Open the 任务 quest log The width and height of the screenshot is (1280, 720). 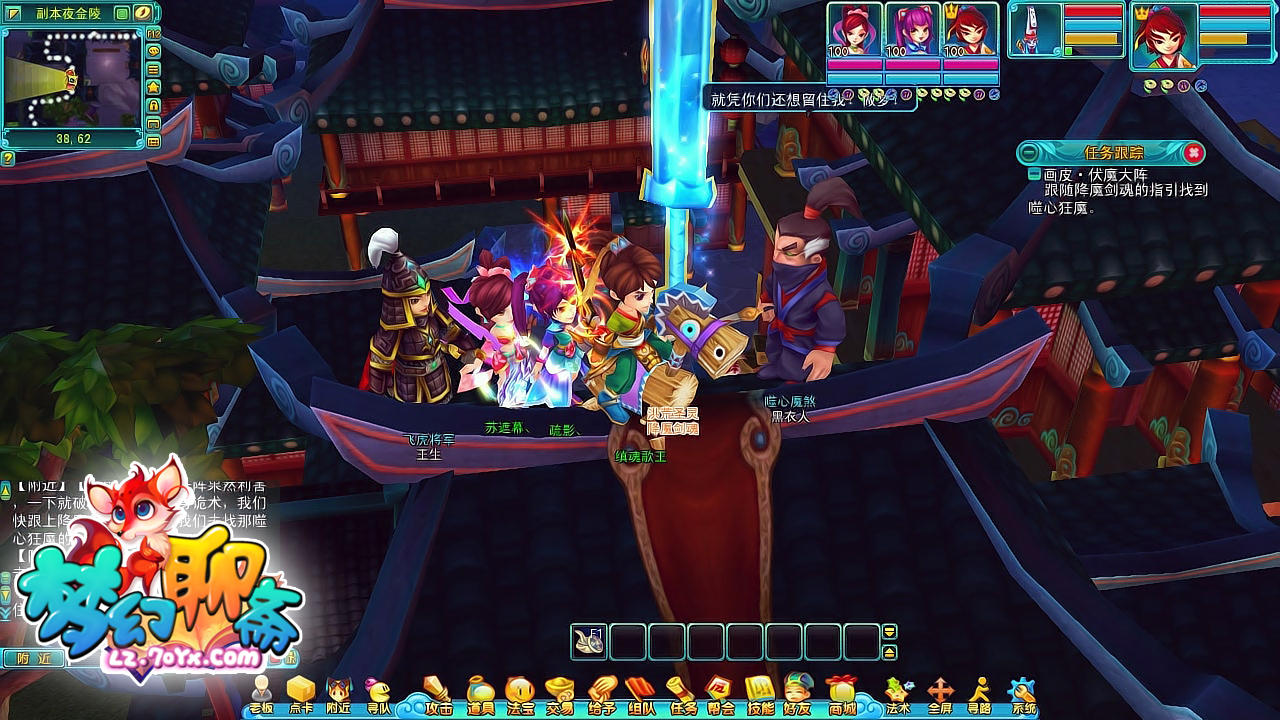684,694
